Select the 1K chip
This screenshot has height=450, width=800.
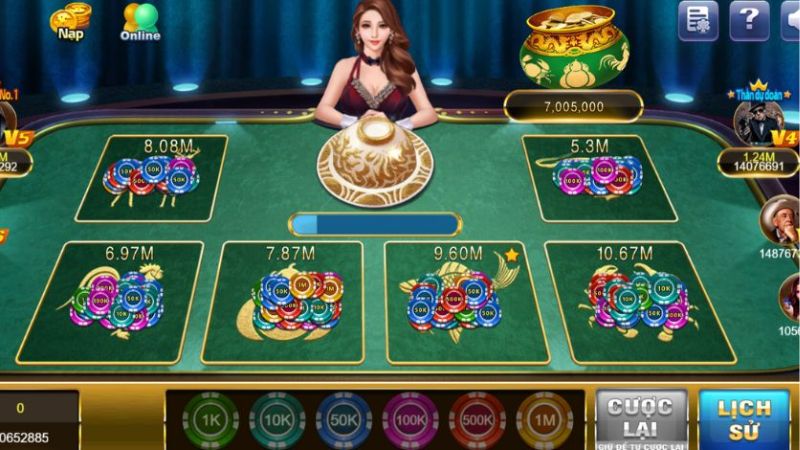pos(210,419)
